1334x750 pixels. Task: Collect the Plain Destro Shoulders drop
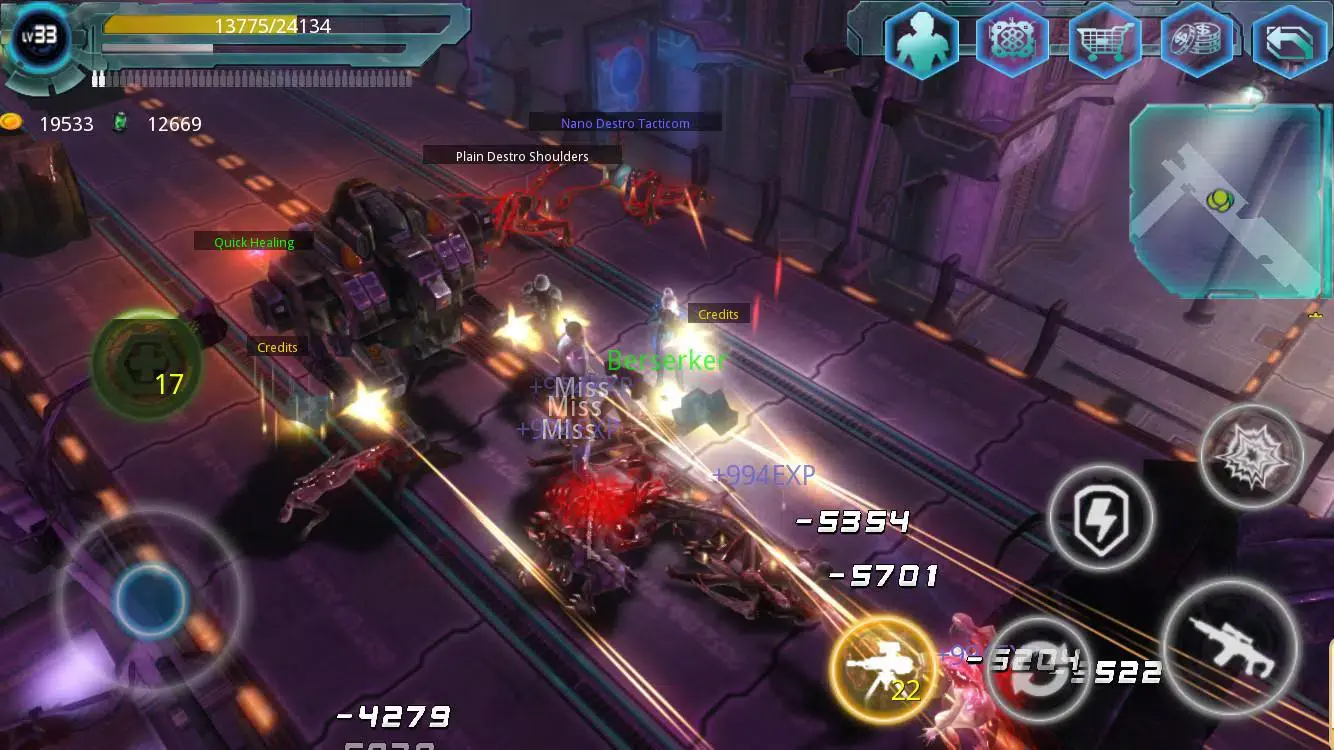[521, 155]
